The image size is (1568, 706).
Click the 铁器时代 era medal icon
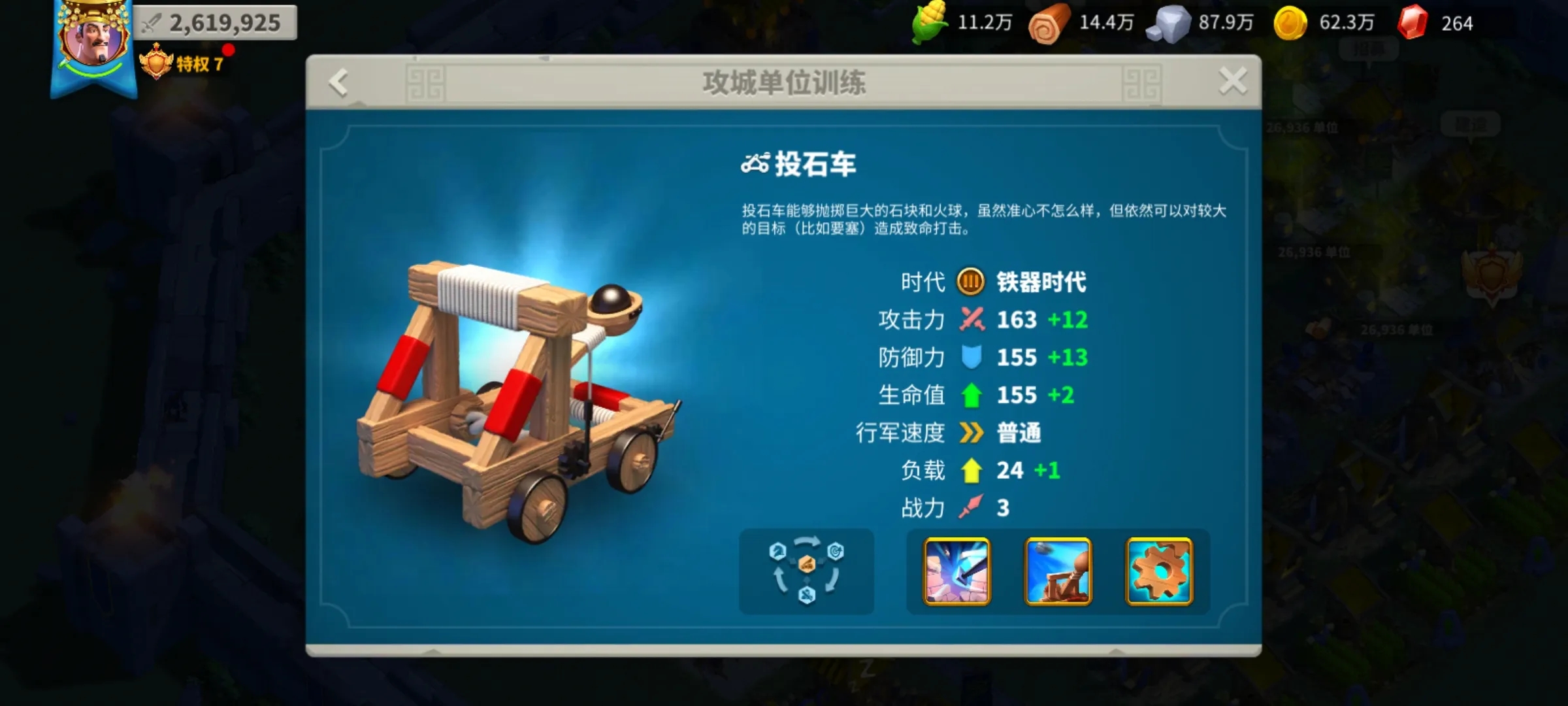(x=969, y=282)
